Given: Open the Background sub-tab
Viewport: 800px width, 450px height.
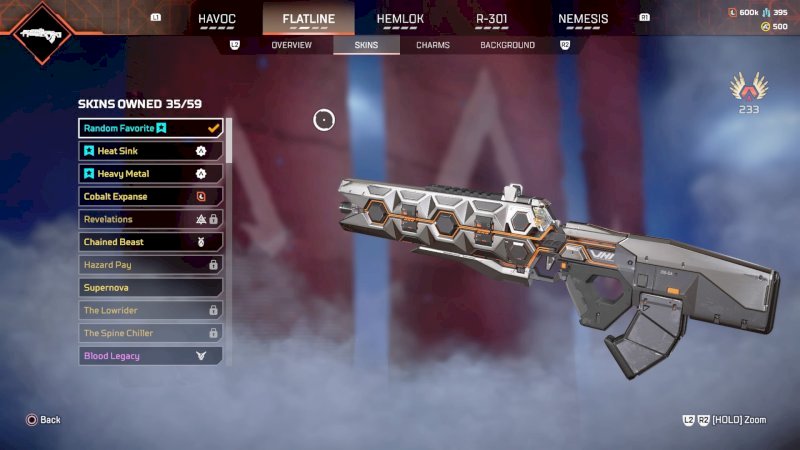Looking at the screenshot, I should pos(507,45).
